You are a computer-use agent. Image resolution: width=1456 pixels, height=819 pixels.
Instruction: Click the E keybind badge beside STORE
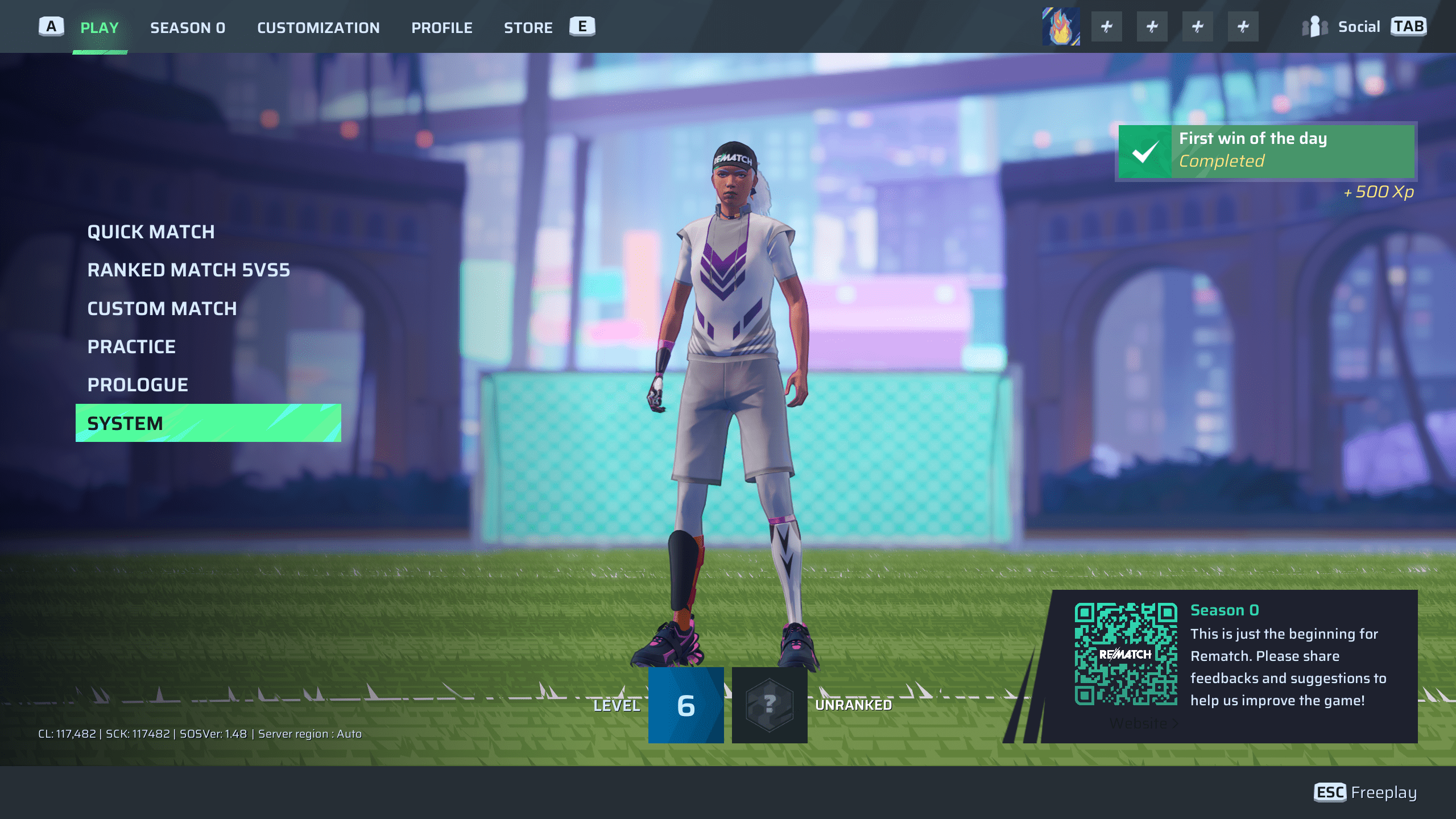point(581,26)
